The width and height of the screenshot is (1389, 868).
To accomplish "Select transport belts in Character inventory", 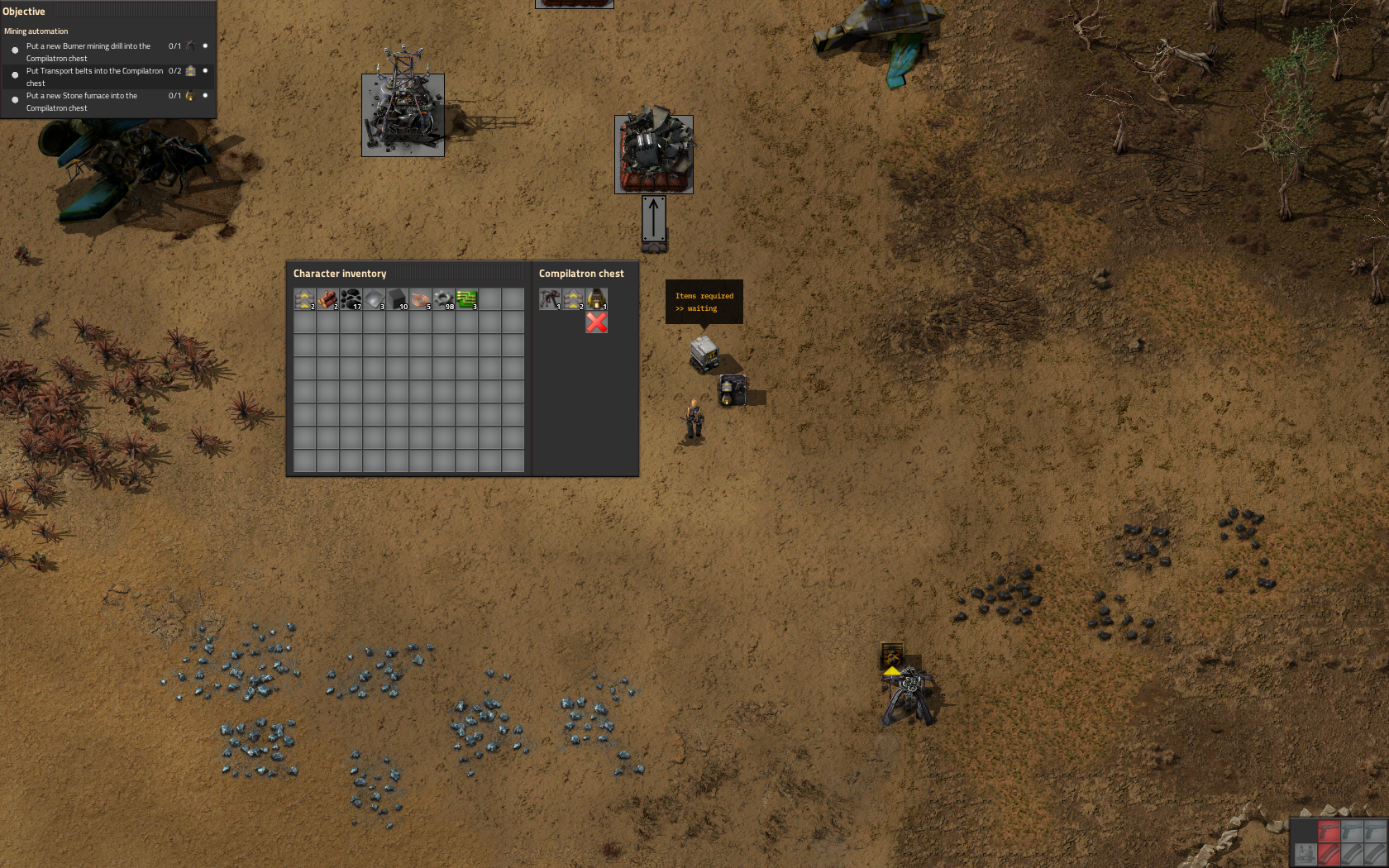I will click(304, 298).
